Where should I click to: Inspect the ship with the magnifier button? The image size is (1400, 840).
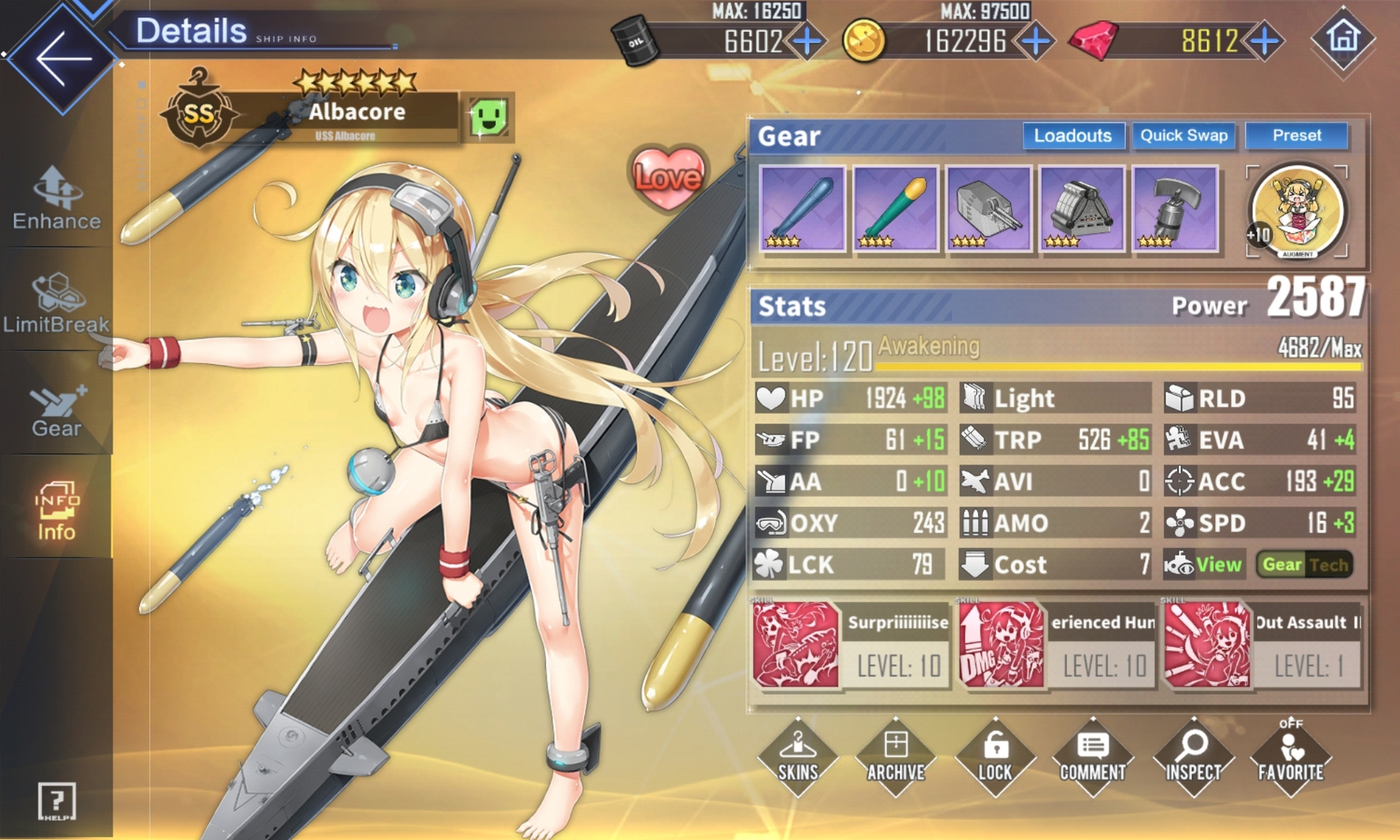(x=1192, y=757)
